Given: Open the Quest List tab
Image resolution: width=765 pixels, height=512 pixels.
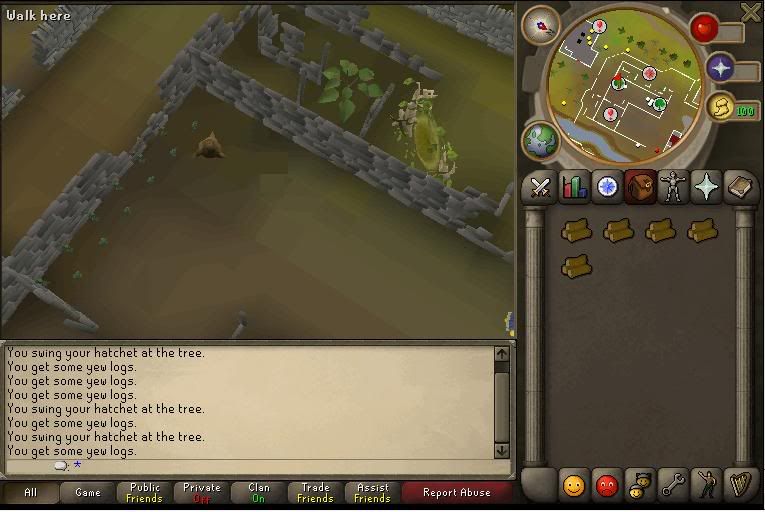Looking at the screenshot, I should [x=607, y=187].
